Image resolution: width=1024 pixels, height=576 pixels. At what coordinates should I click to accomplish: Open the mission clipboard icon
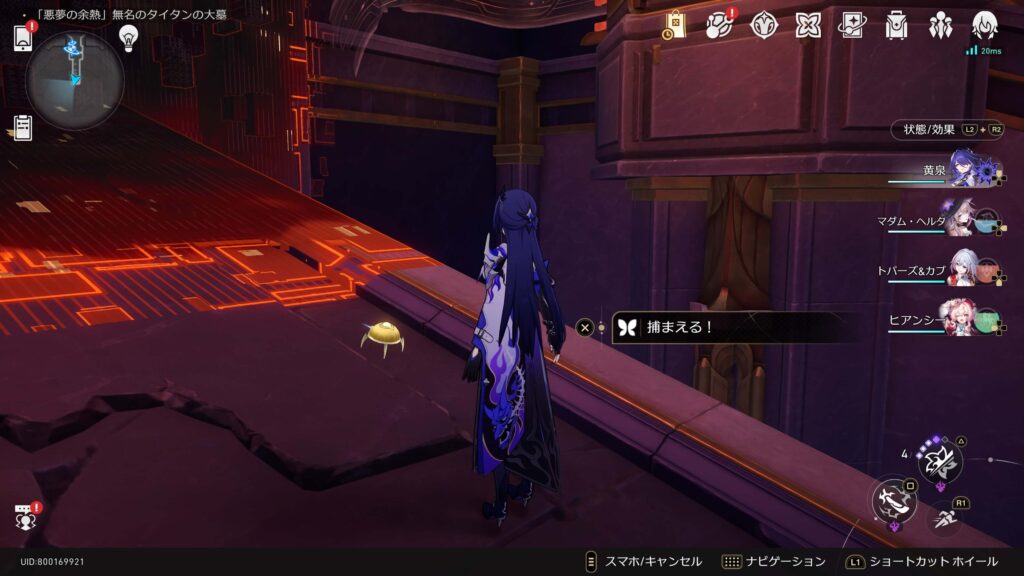[x=23, y=127]
